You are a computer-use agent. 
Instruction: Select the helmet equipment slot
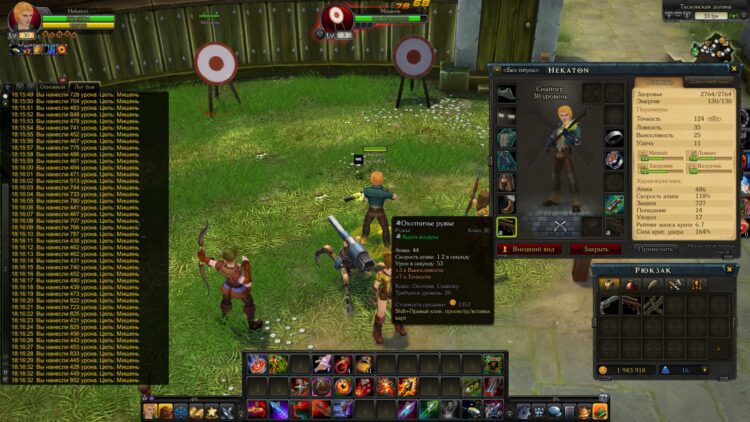(507, 93)
